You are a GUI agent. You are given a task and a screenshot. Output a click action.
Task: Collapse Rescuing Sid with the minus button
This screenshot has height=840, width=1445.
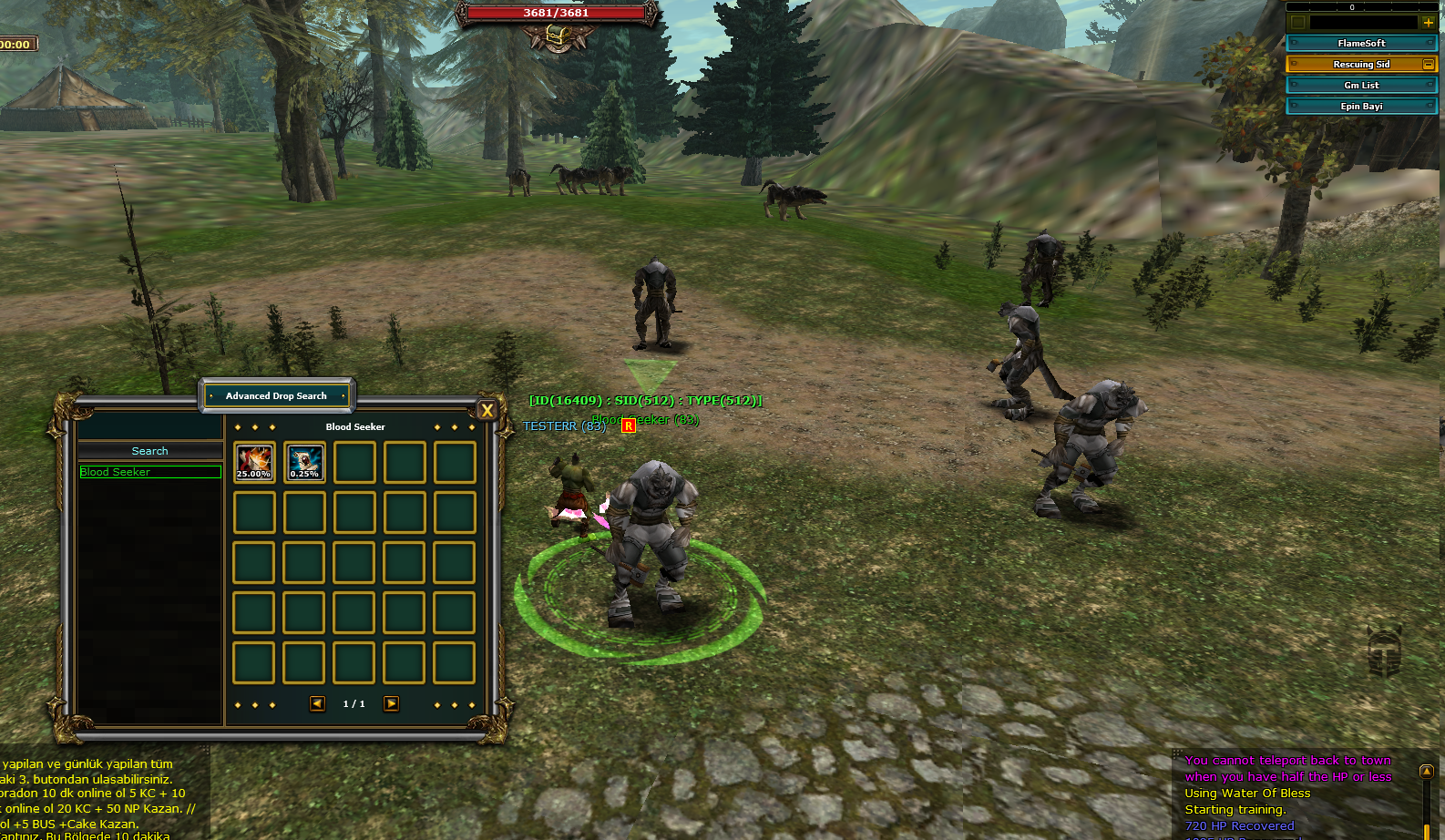click(x=1428, y=64)
